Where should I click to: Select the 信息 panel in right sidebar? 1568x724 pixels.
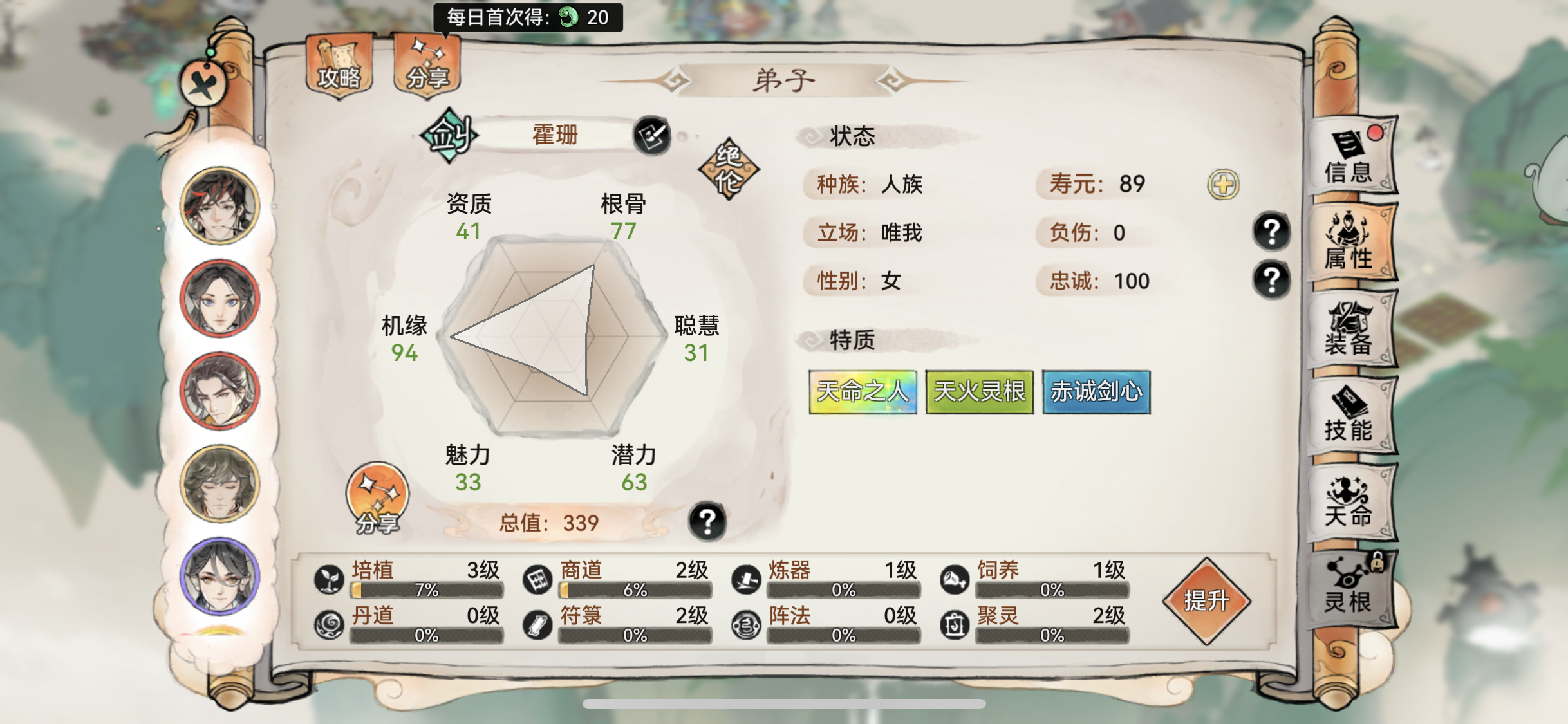click(1350, 163)
